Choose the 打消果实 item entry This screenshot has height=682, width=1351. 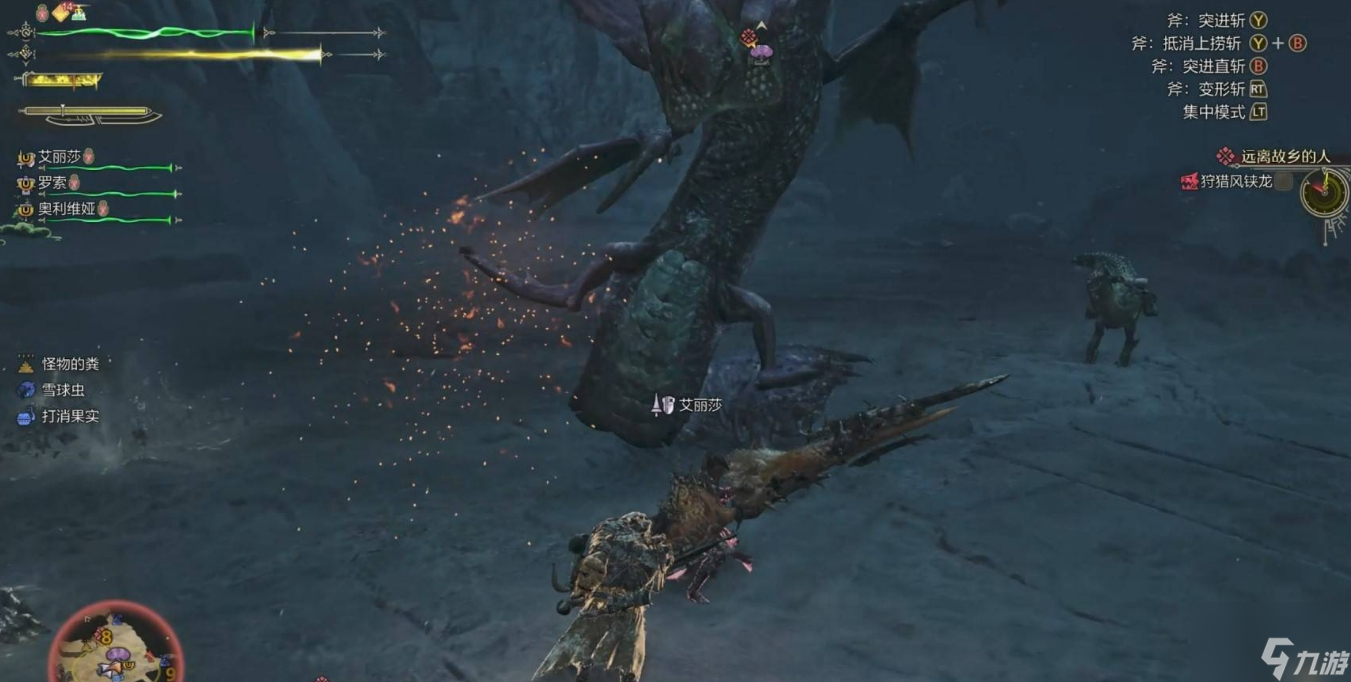(70, 417)
